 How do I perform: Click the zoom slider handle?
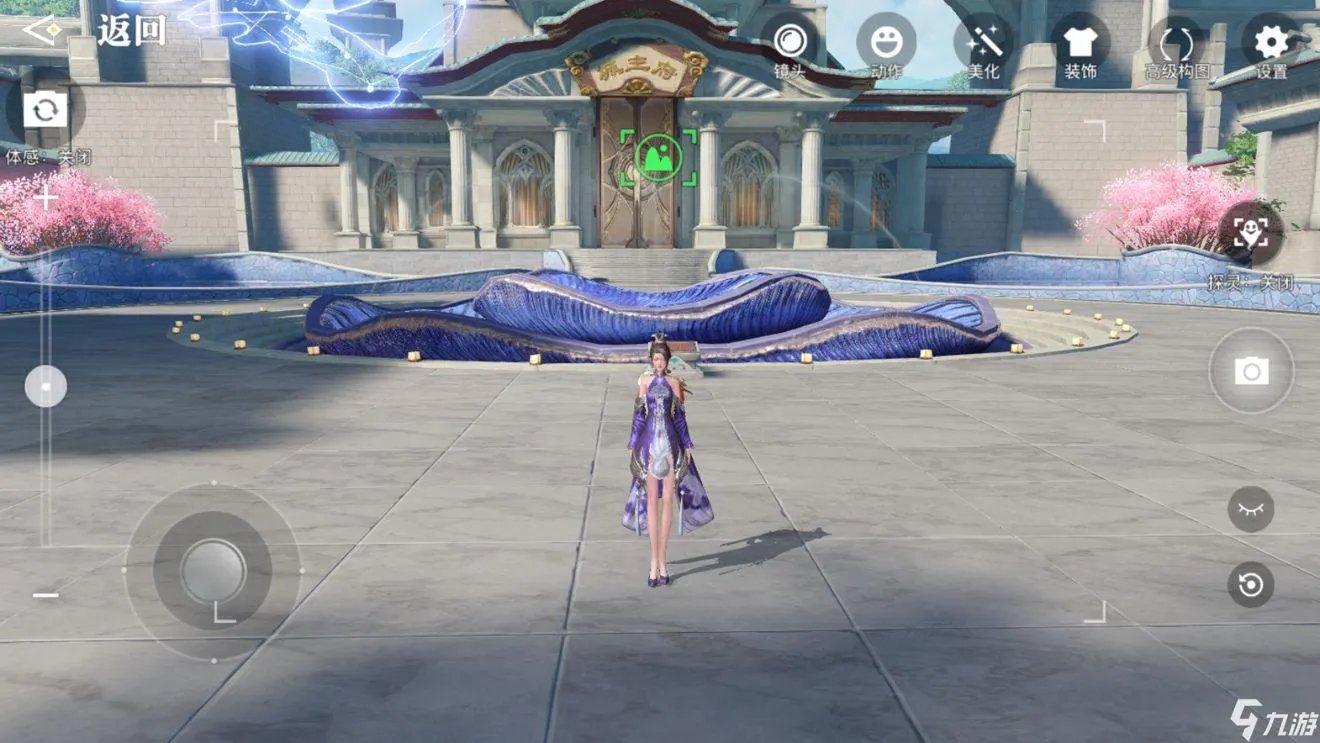45,386
